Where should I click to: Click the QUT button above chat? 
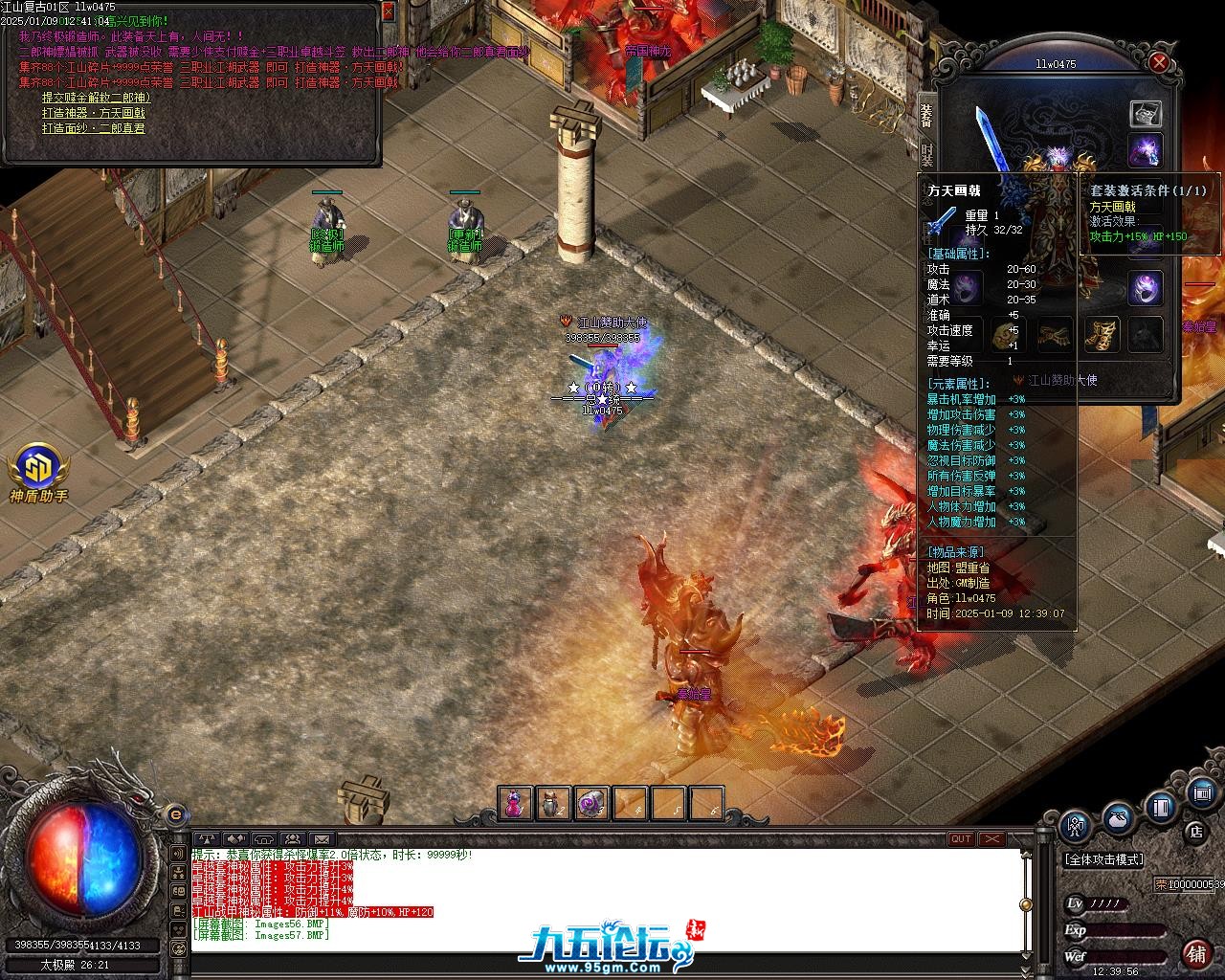click(961, 839)
